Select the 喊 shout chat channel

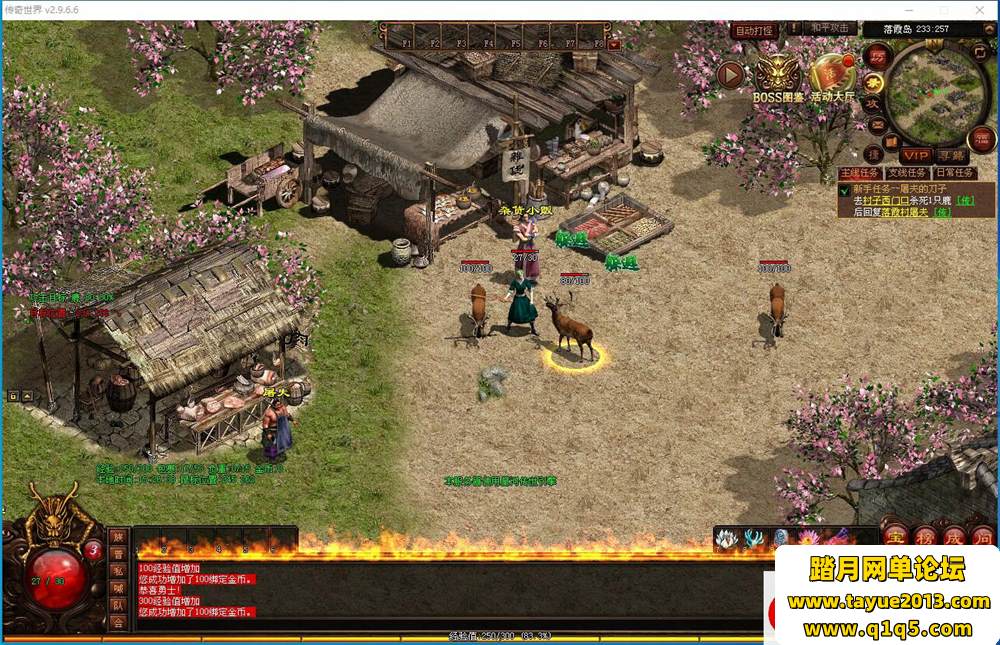pyautogui.click(x=118, y=587)
